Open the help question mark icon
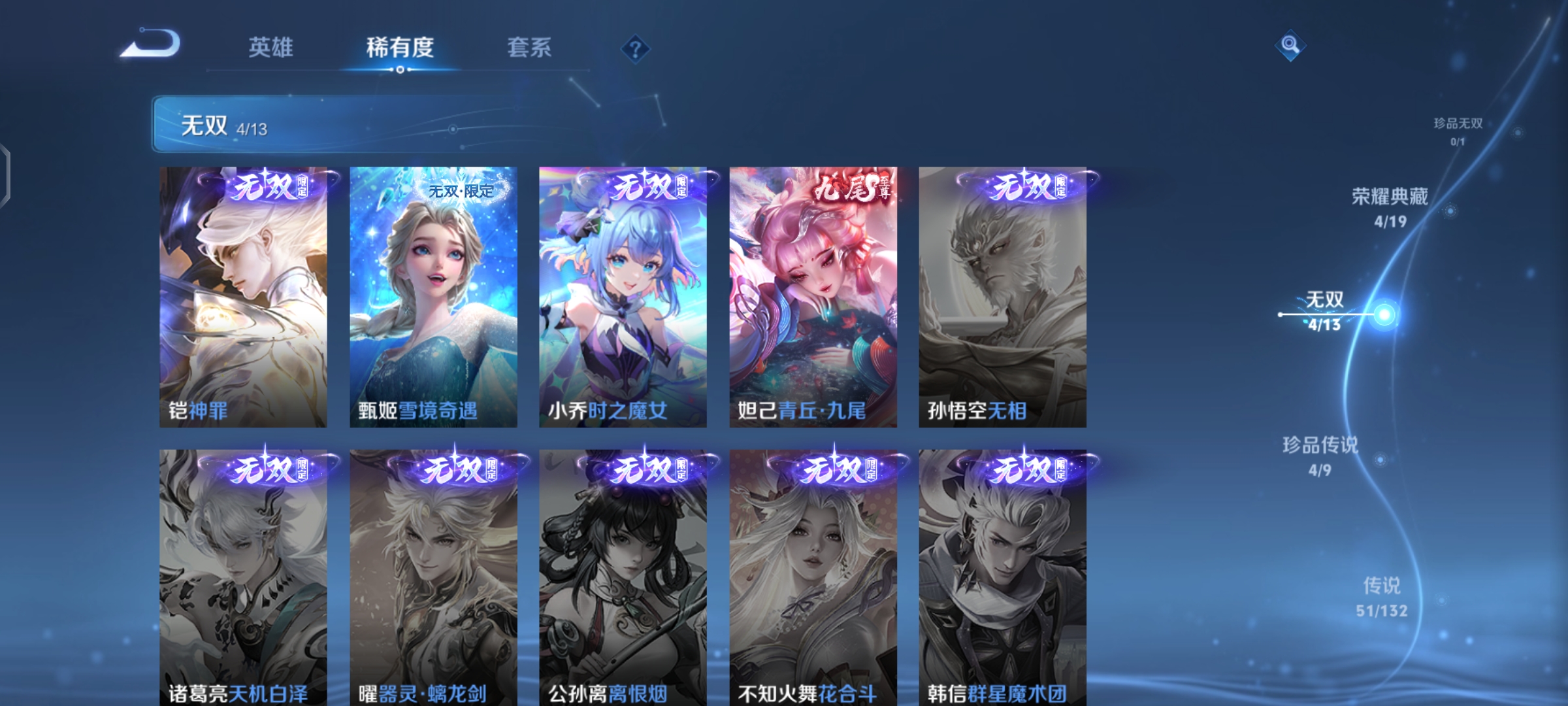This screenshot has height=706, width=1568. tap(636, 48)
